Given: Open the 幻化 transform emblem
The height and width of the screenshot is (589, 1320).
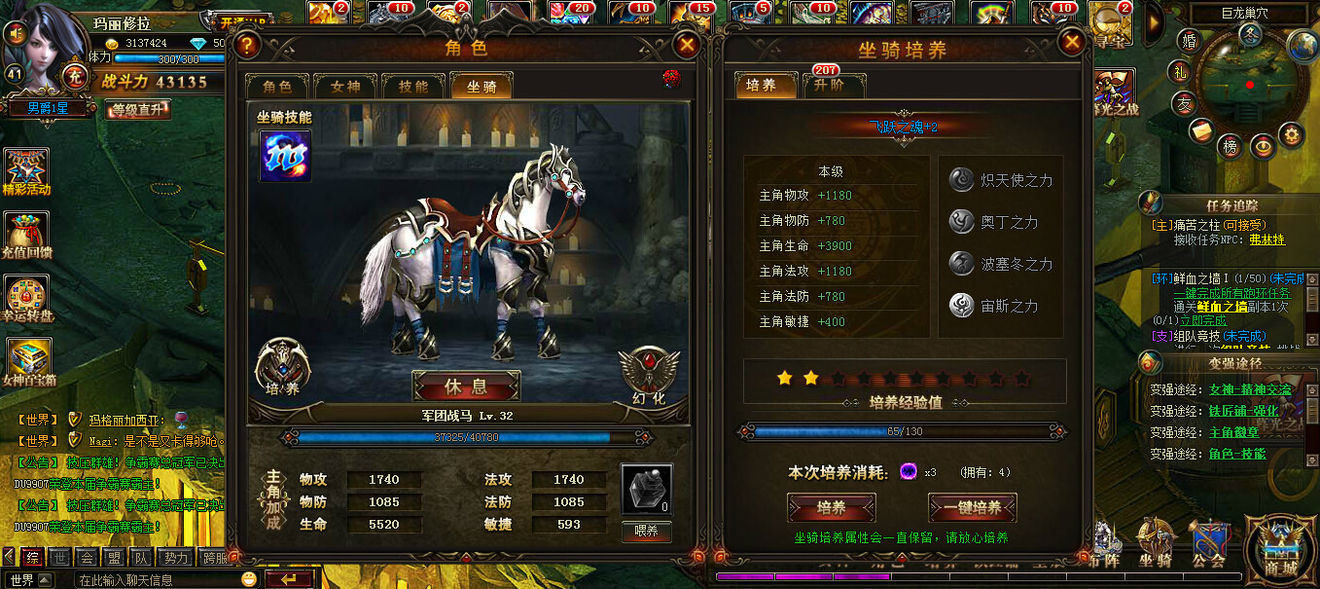Looking at the screenshot, I should click(647, 372).
